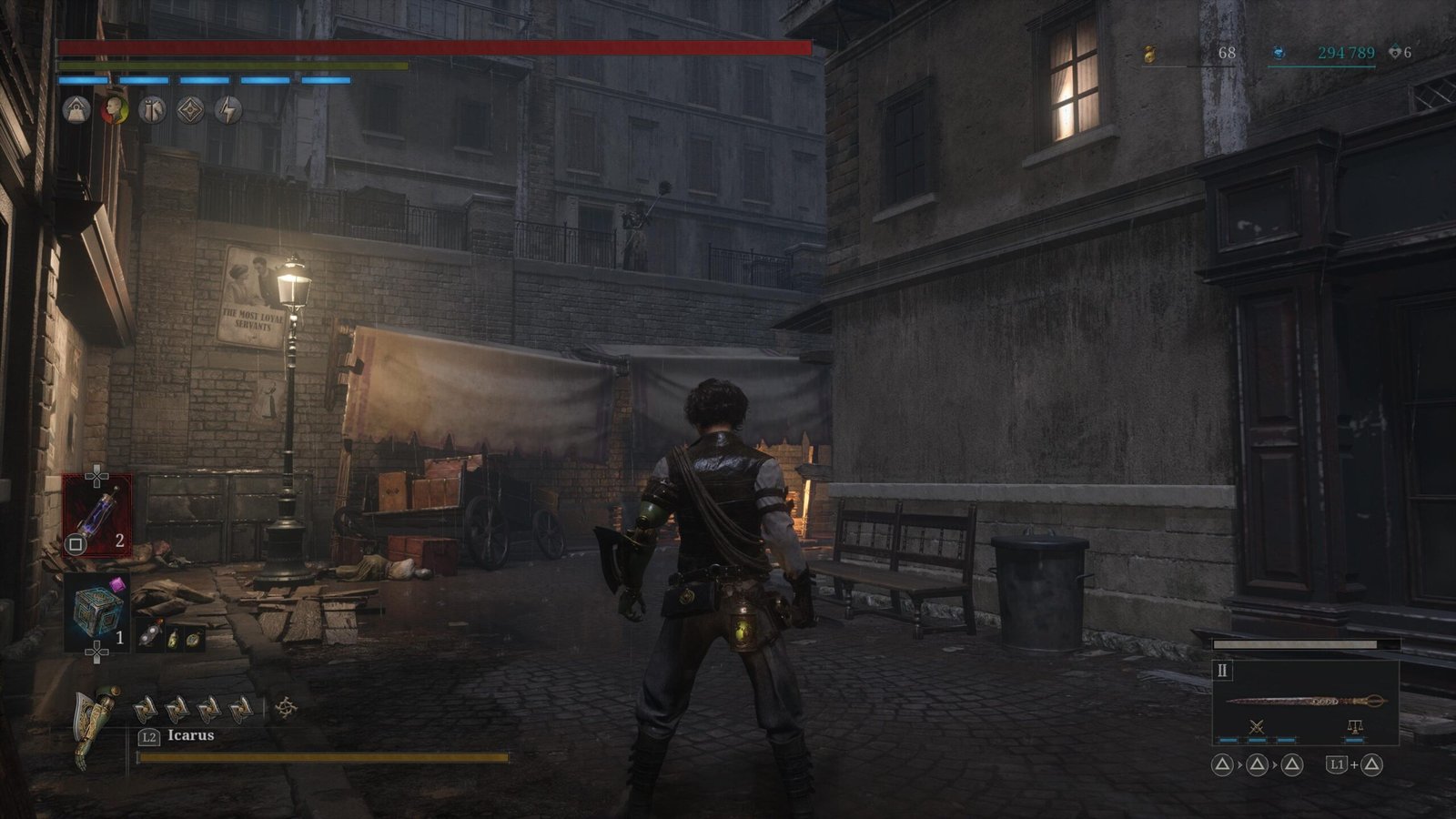Click the diamond star status icon

190,111
